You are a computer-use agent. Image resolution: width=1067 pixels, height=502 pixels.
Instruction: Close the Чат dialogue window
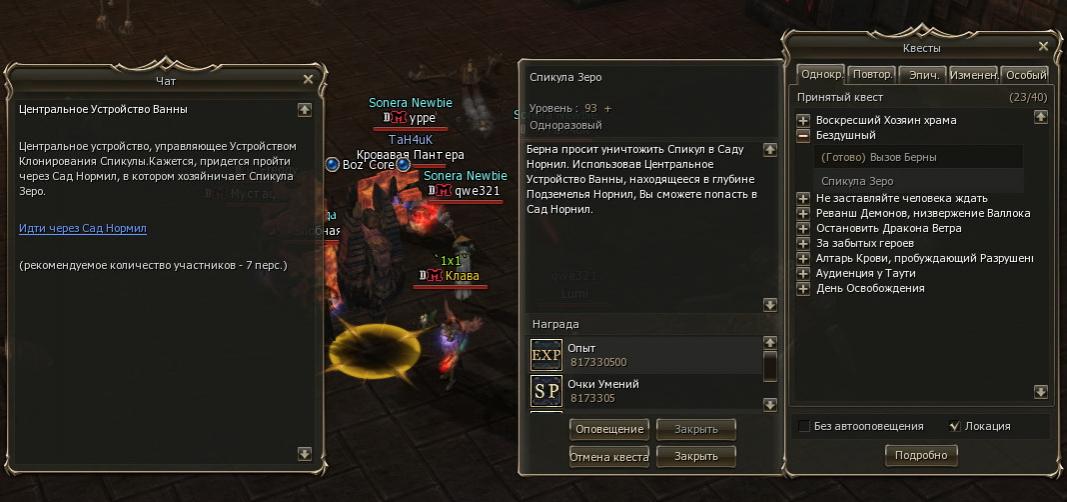coord(308,79)
